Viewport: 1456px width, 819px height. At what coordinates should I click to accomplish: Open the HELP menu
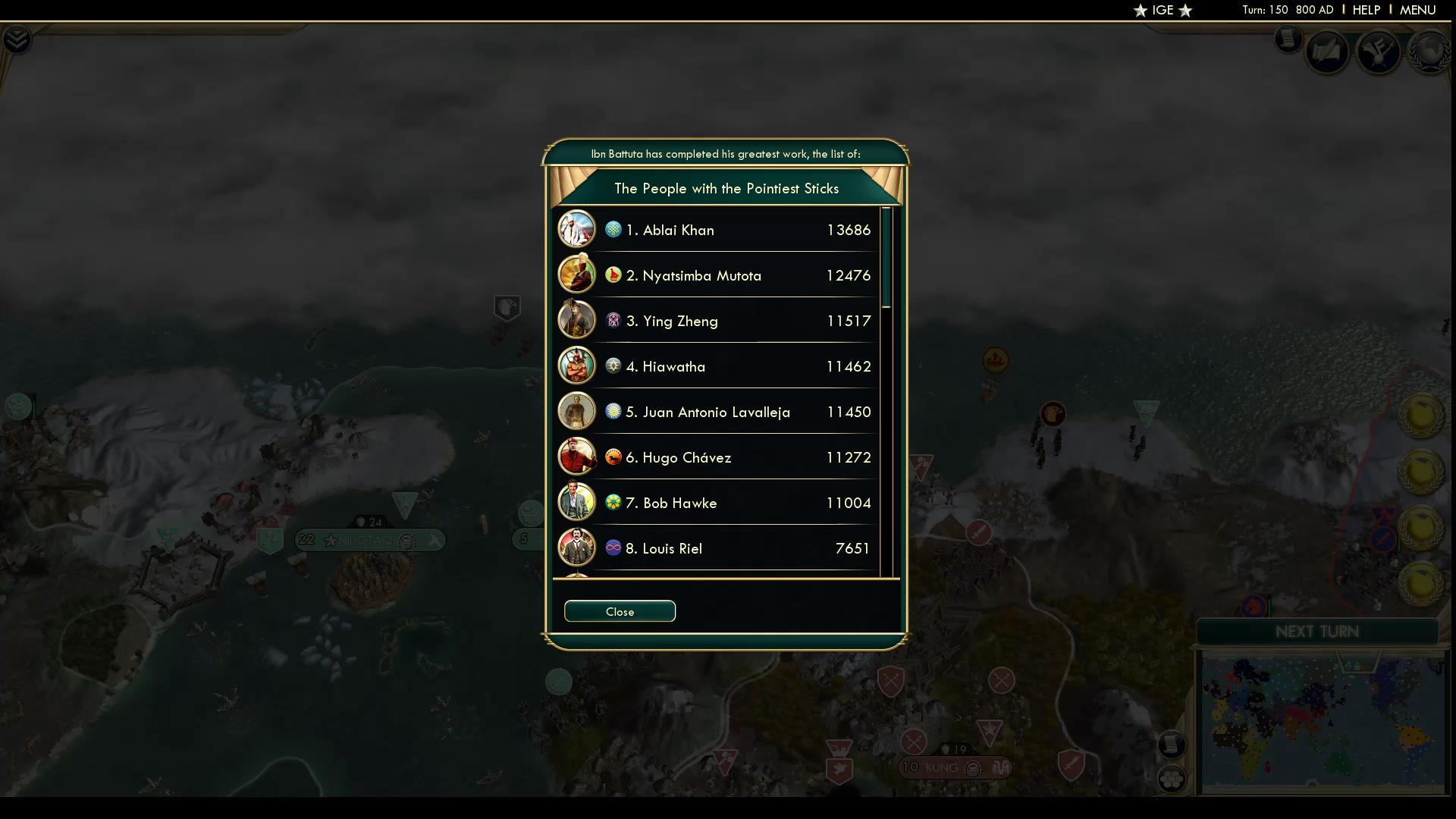tap(1365, 10)
